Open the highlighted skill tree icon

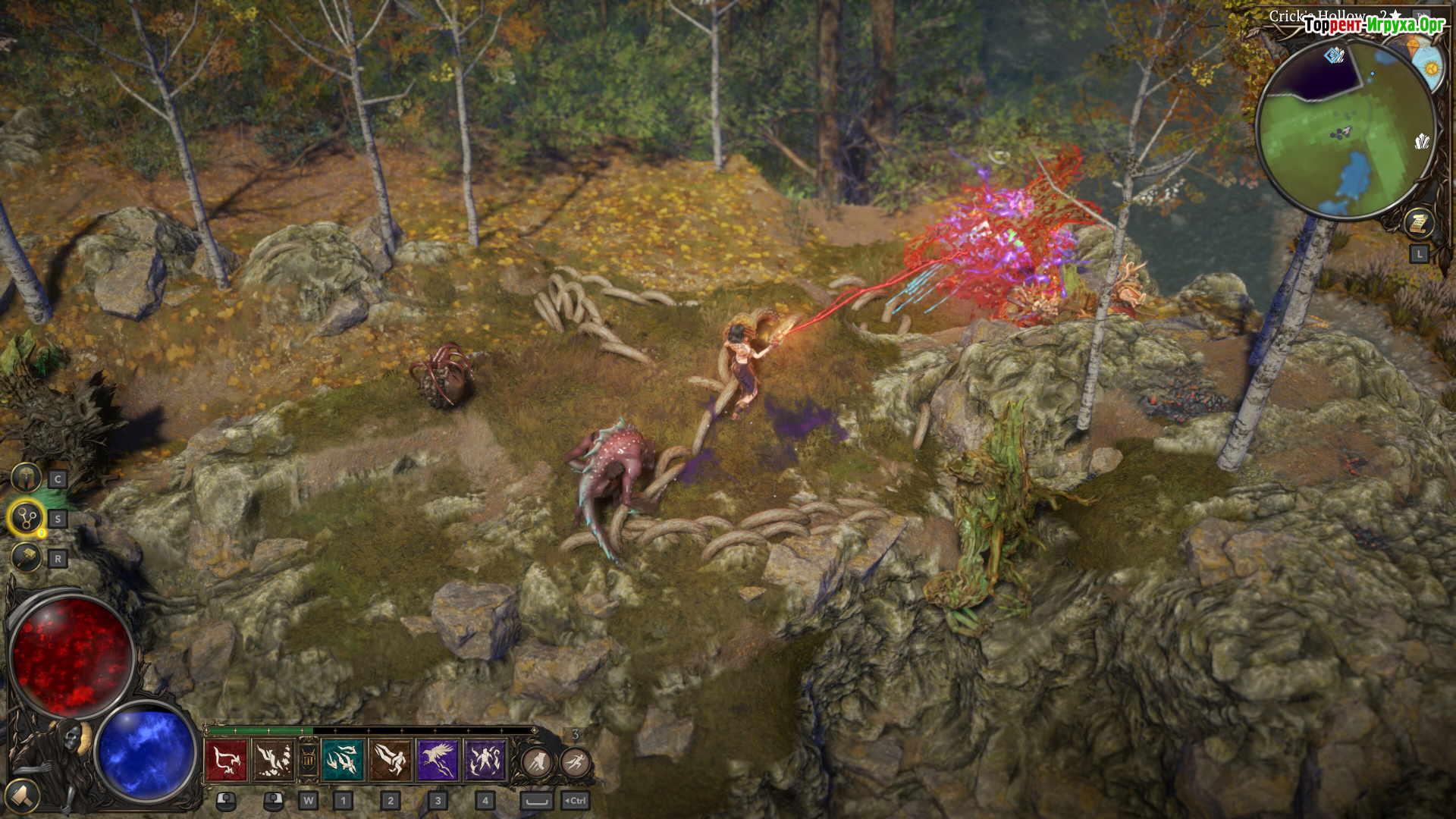(27, 519)
